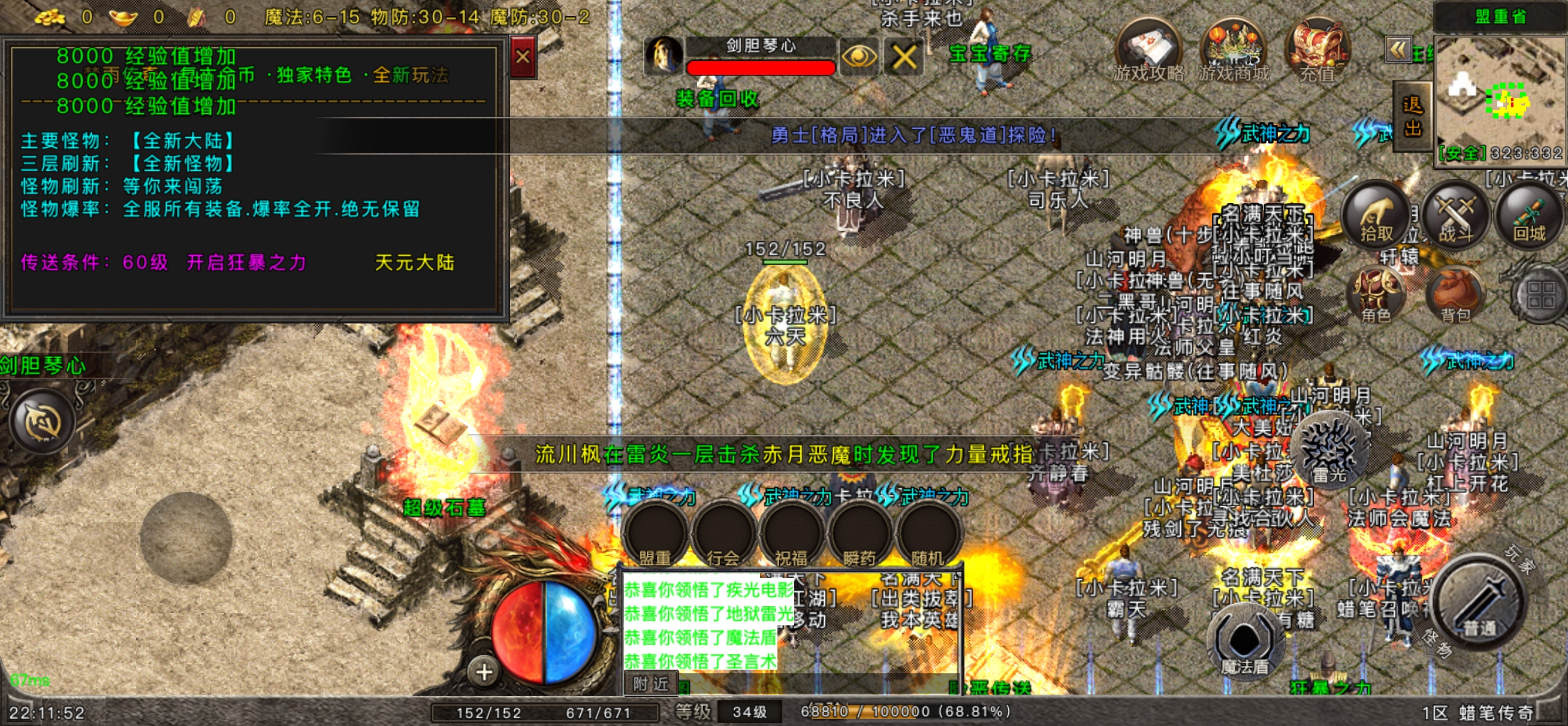Use the 普通 normal sword attack

1480,601
